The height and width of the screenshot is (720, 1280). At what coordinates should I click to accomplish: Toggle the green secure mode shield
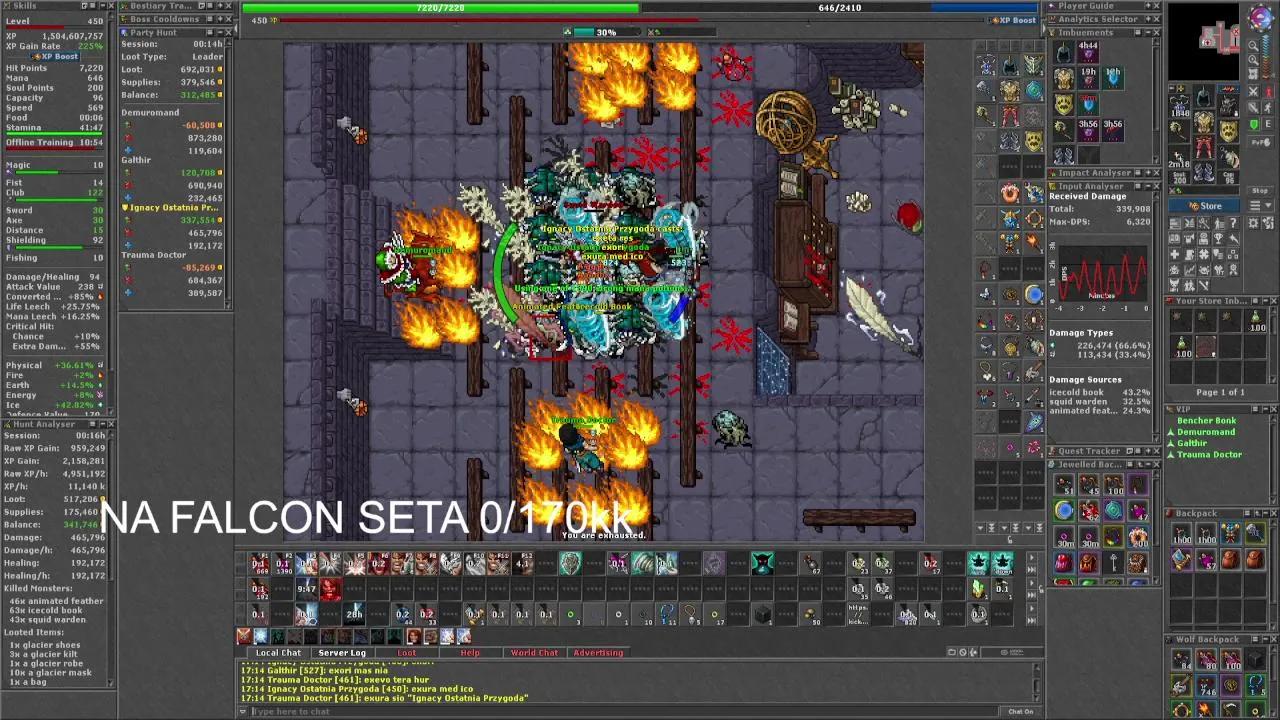tap(1254, 122)
